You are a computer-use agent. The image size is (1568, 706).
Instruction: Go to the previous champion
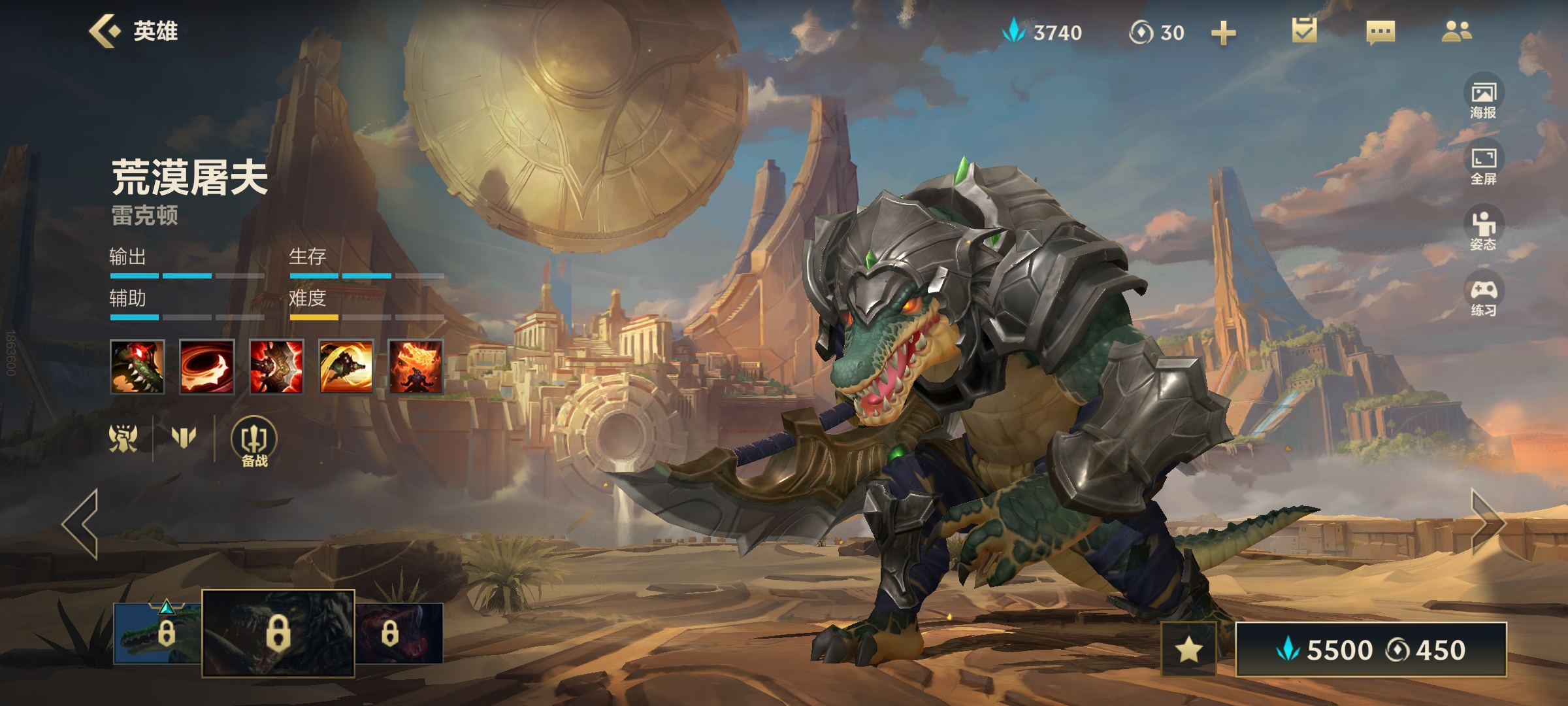coord(81,524)
